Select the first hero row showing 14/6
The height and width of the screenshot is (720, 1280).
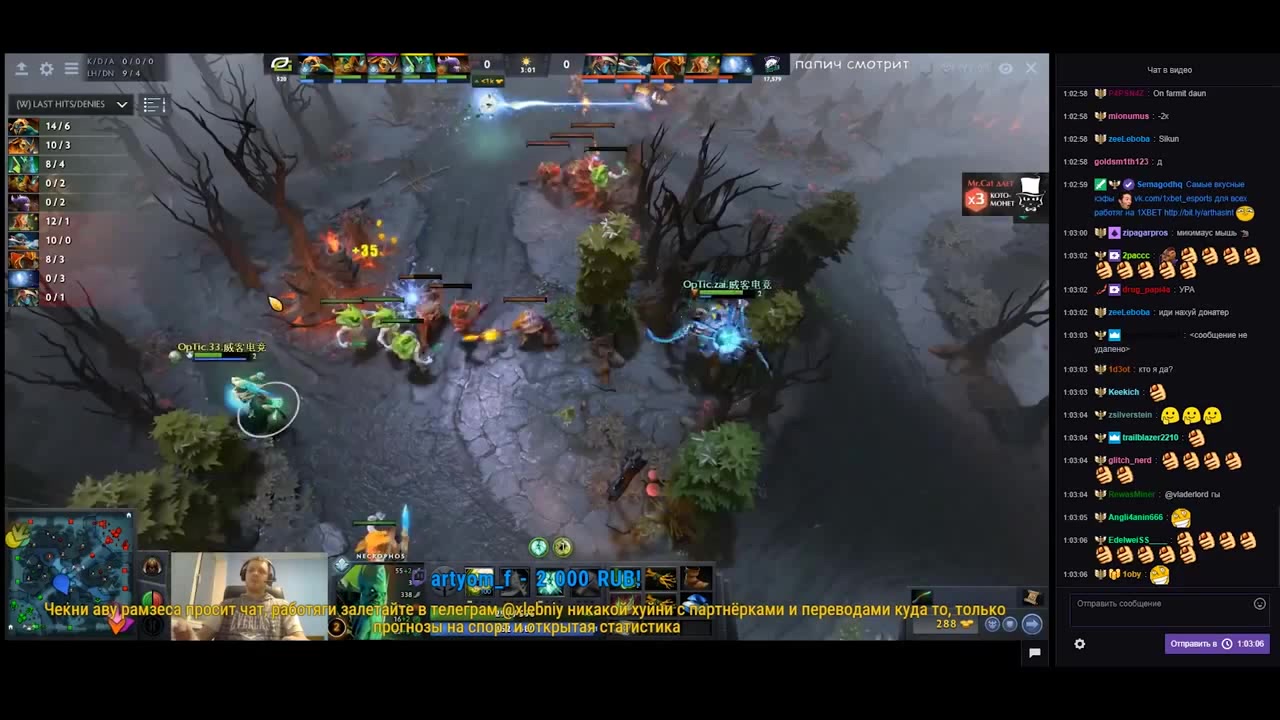[40, 126]
